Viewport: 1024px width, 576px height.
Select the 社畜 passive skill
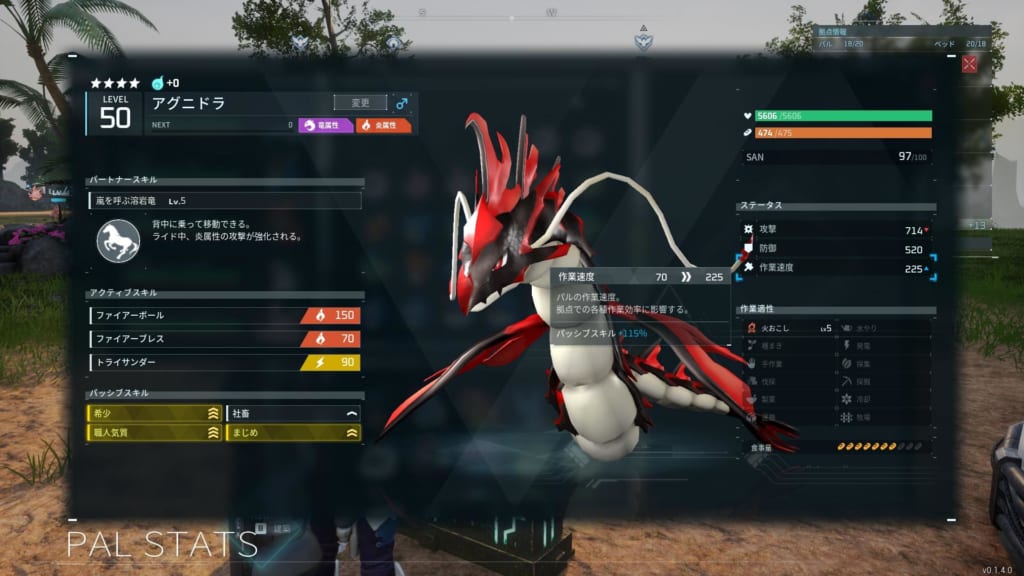click(294, 412)
